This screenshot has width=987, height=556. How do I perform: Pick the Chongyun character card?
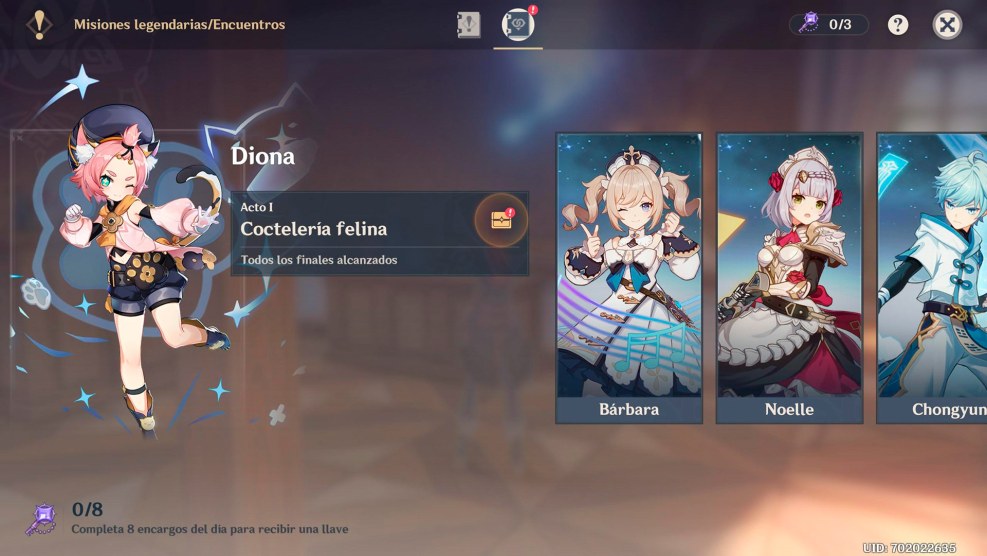point(932,278)
